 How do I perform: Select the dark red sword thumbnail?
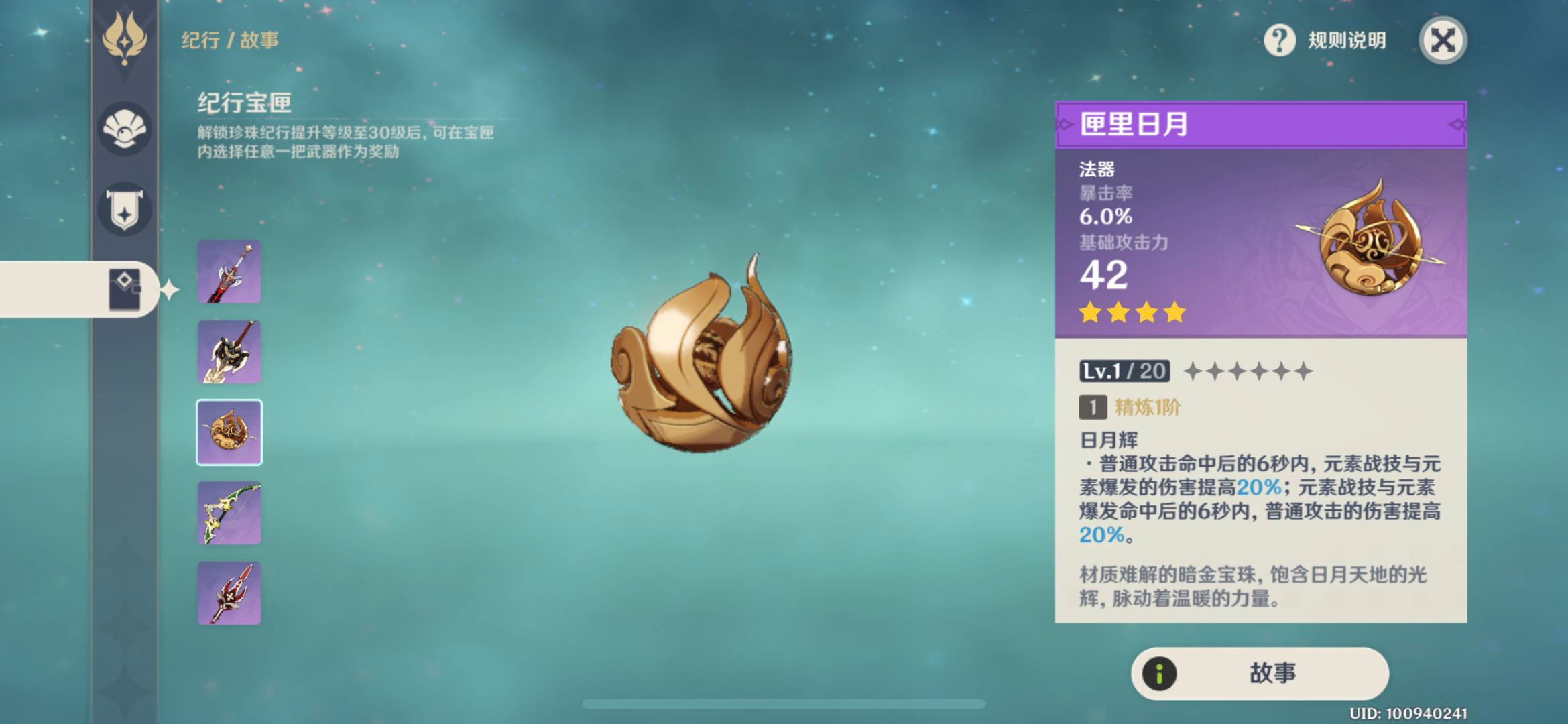click(x=229, y=593)
